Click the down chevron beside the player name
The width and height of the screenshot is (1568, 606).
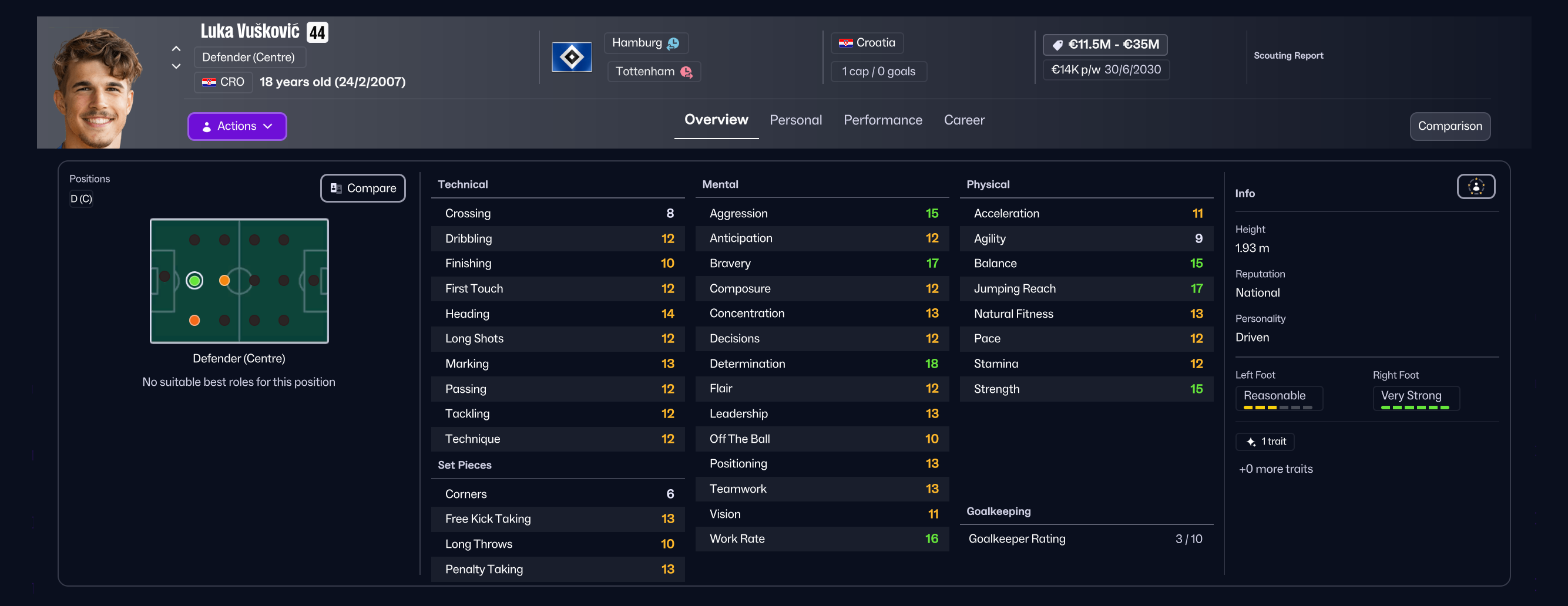point(176,66)
